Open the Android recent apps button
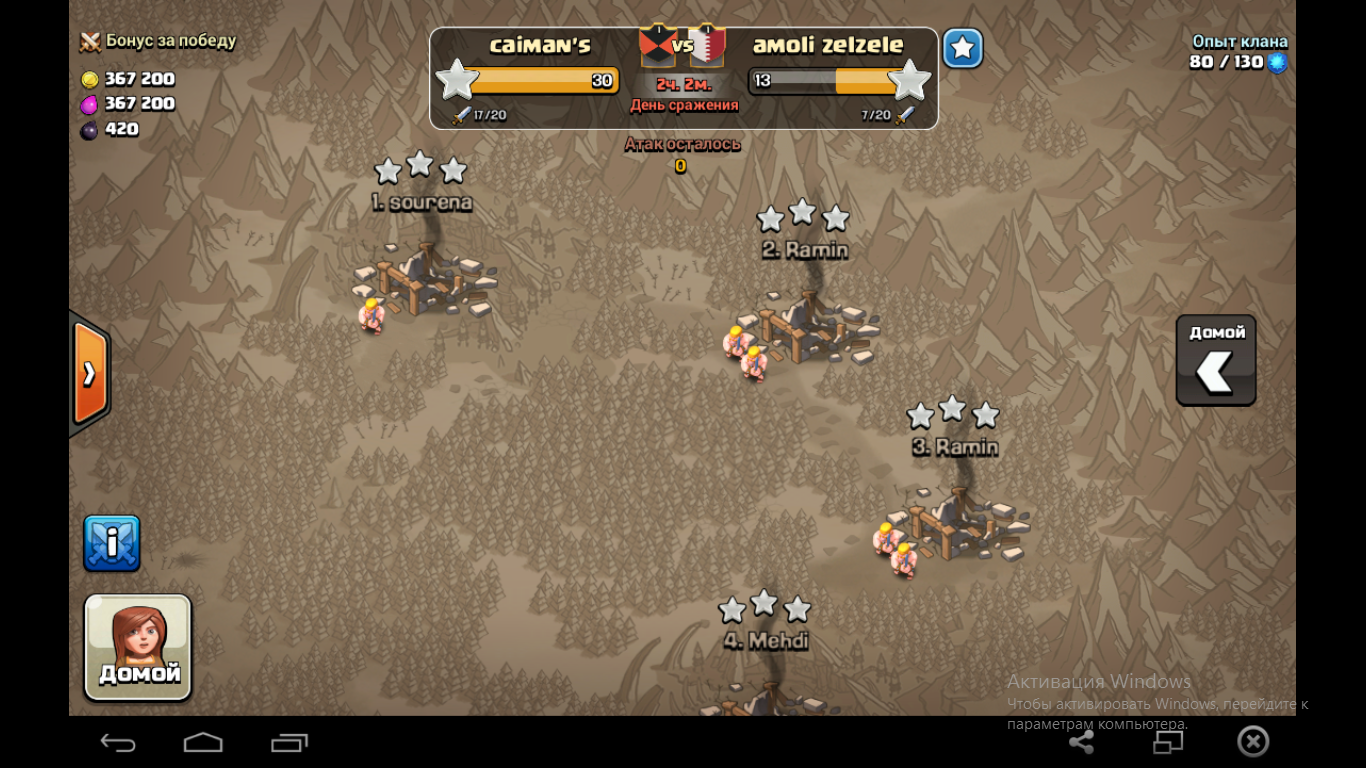Viewport: 1366px width, 768px height. point(289,742)
